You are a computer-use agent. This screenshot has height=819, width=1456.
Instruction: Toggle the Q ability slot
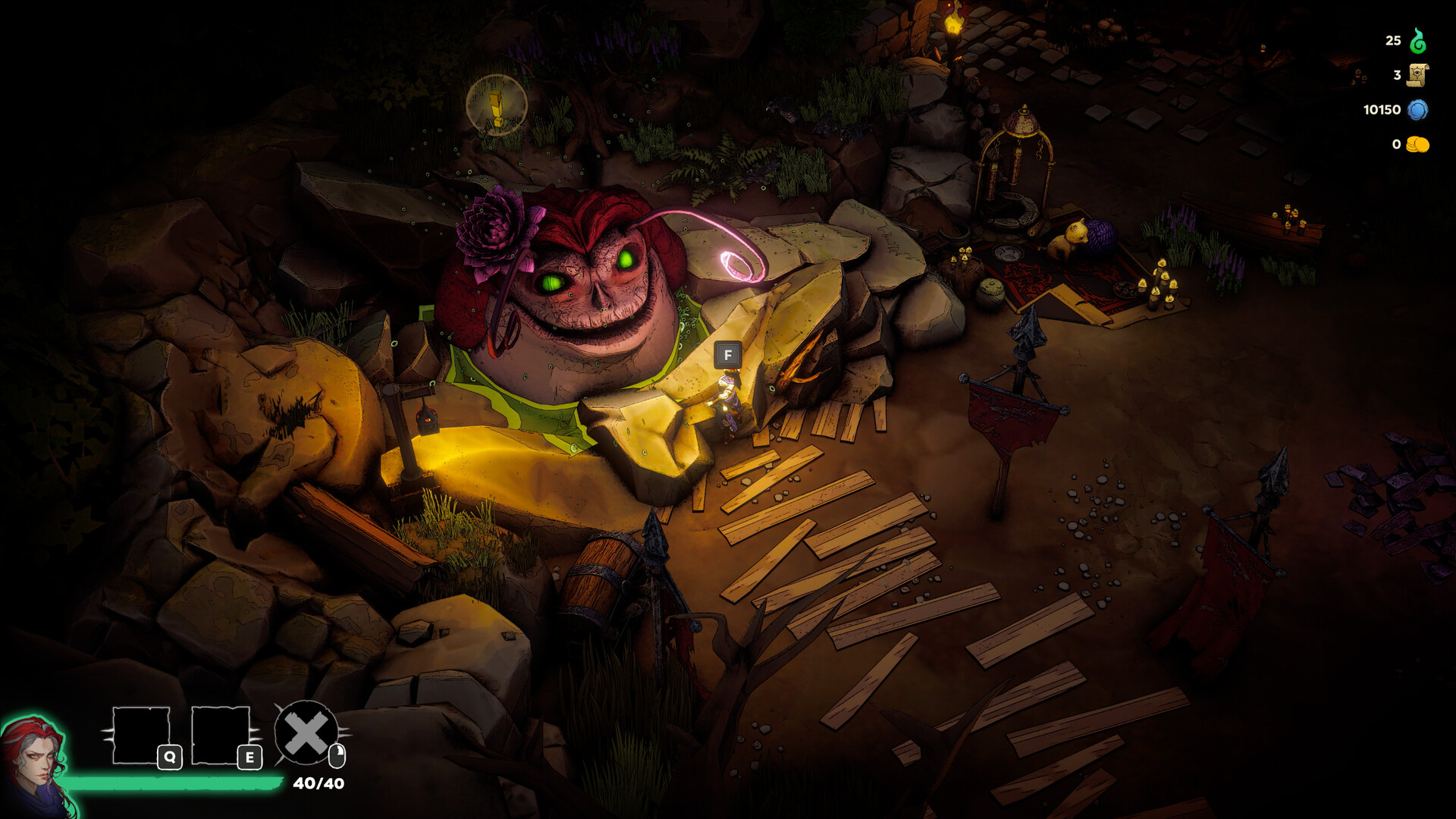[x=143, y=733]
